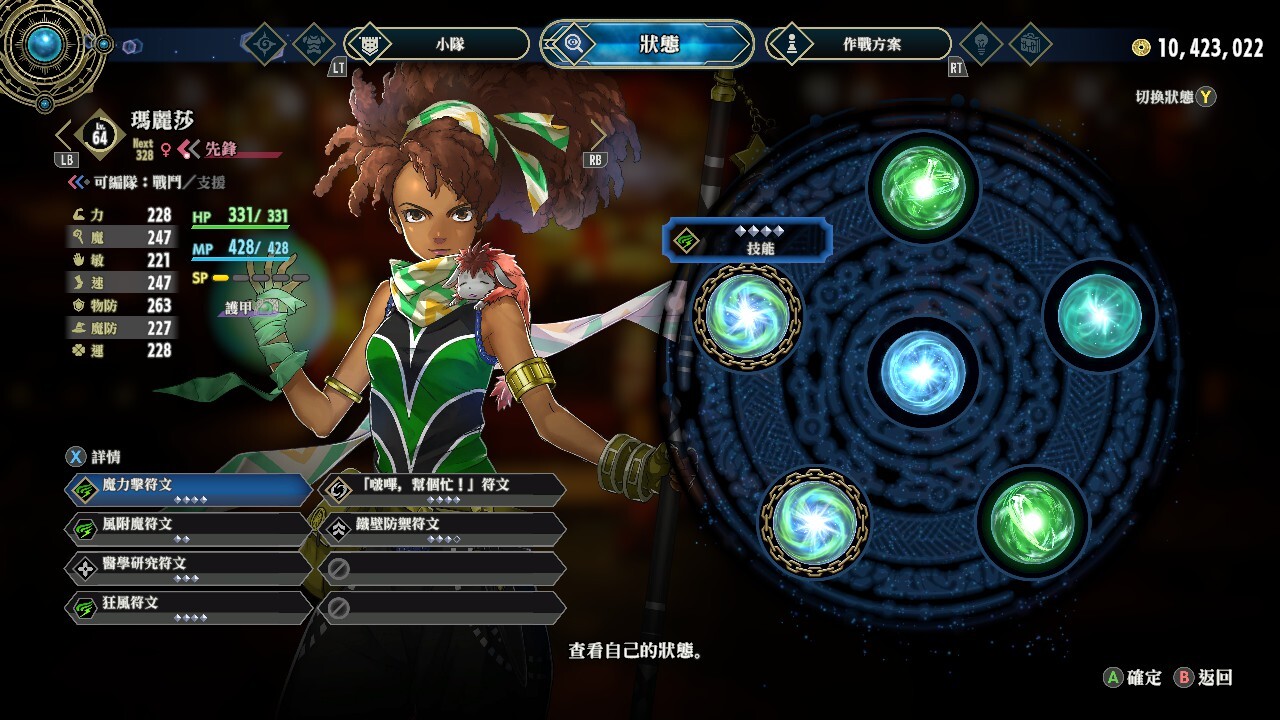This screenshot has height=720, width=1280.
Task: Select the teal rune orb on the wheel
Action: point(1099,314)
